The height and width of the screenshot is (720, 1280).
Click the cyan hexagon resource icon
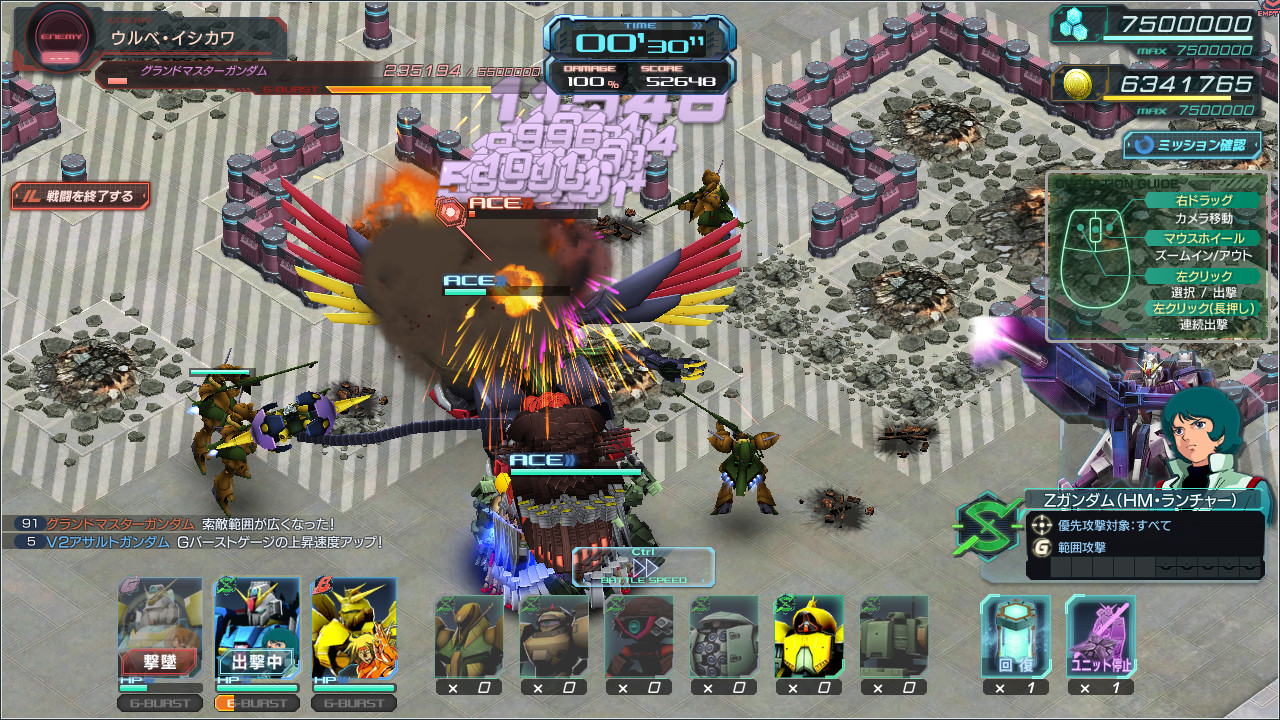pos(1077,26)
